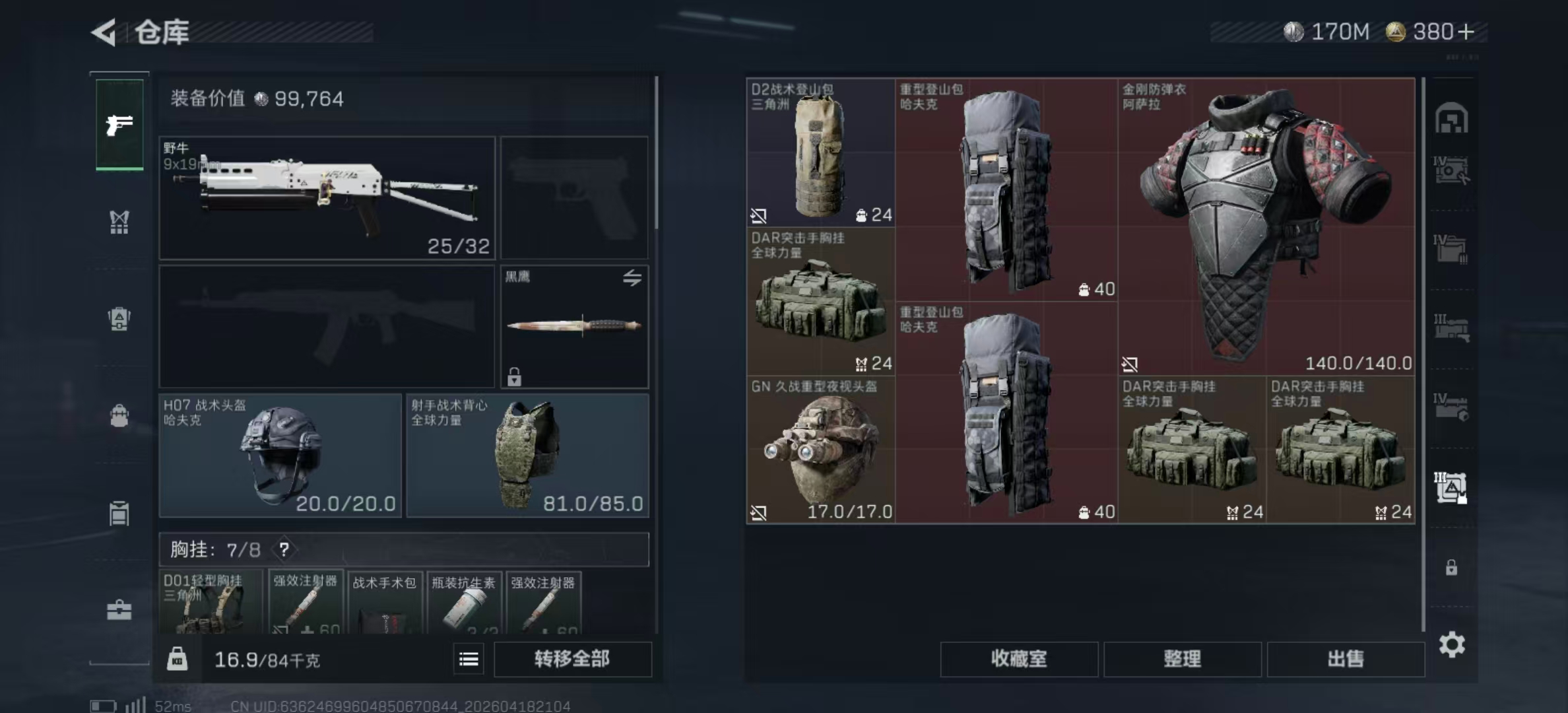Select the weapons category in left sidebar

[119, 125]
